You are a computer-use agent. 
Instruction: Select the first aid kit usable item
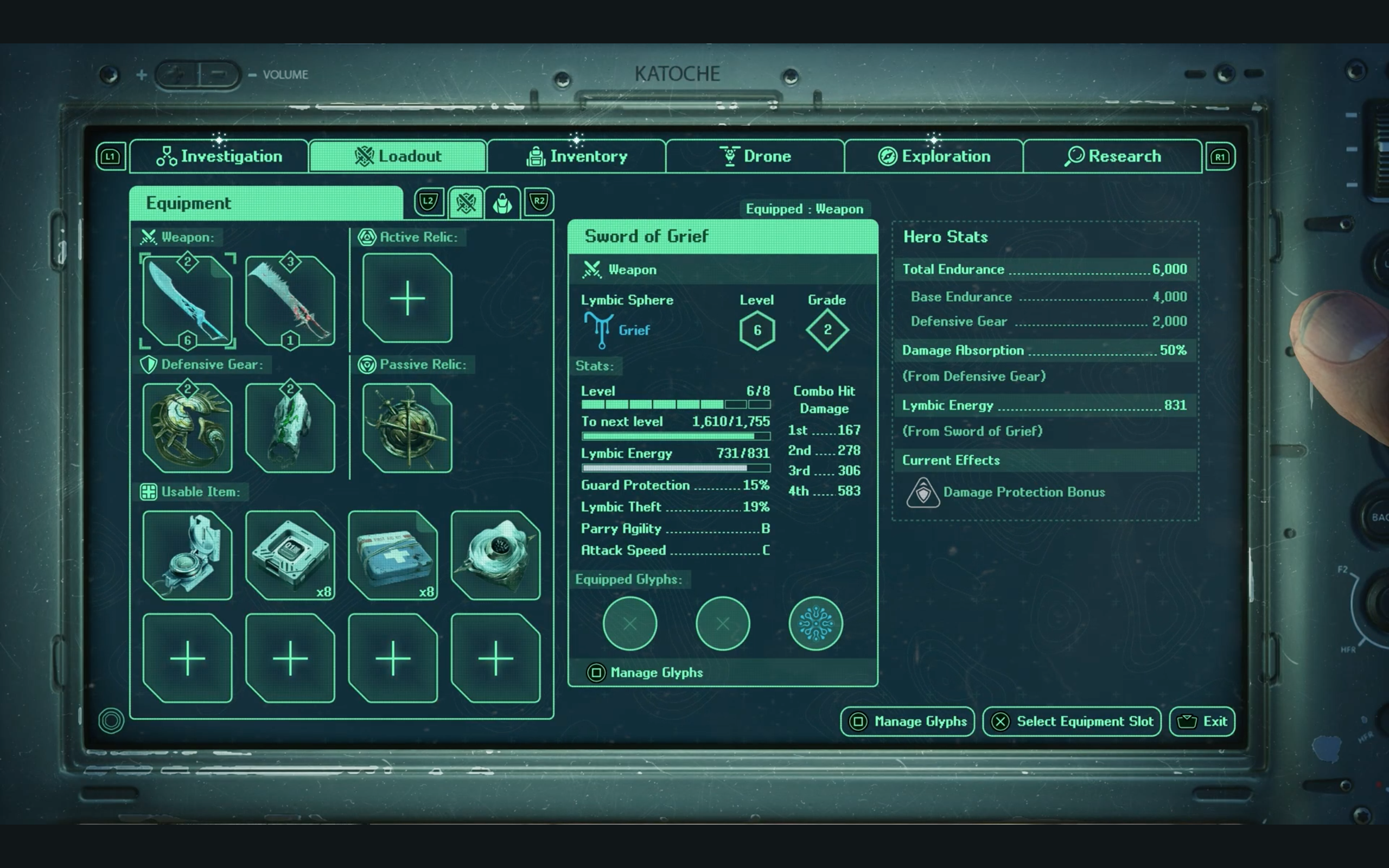pos(393,555)
